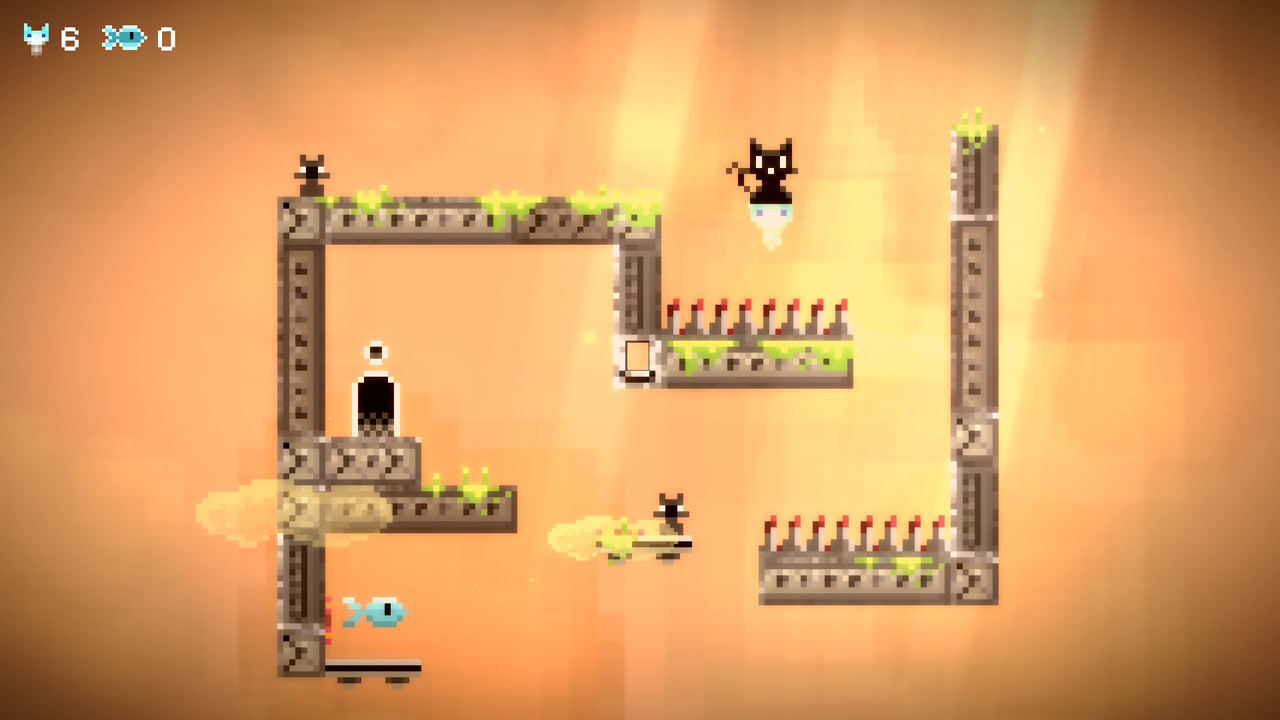Click the lower-right row of red spikes
This screenshot has width=1280, height=720.
[855, 530]
